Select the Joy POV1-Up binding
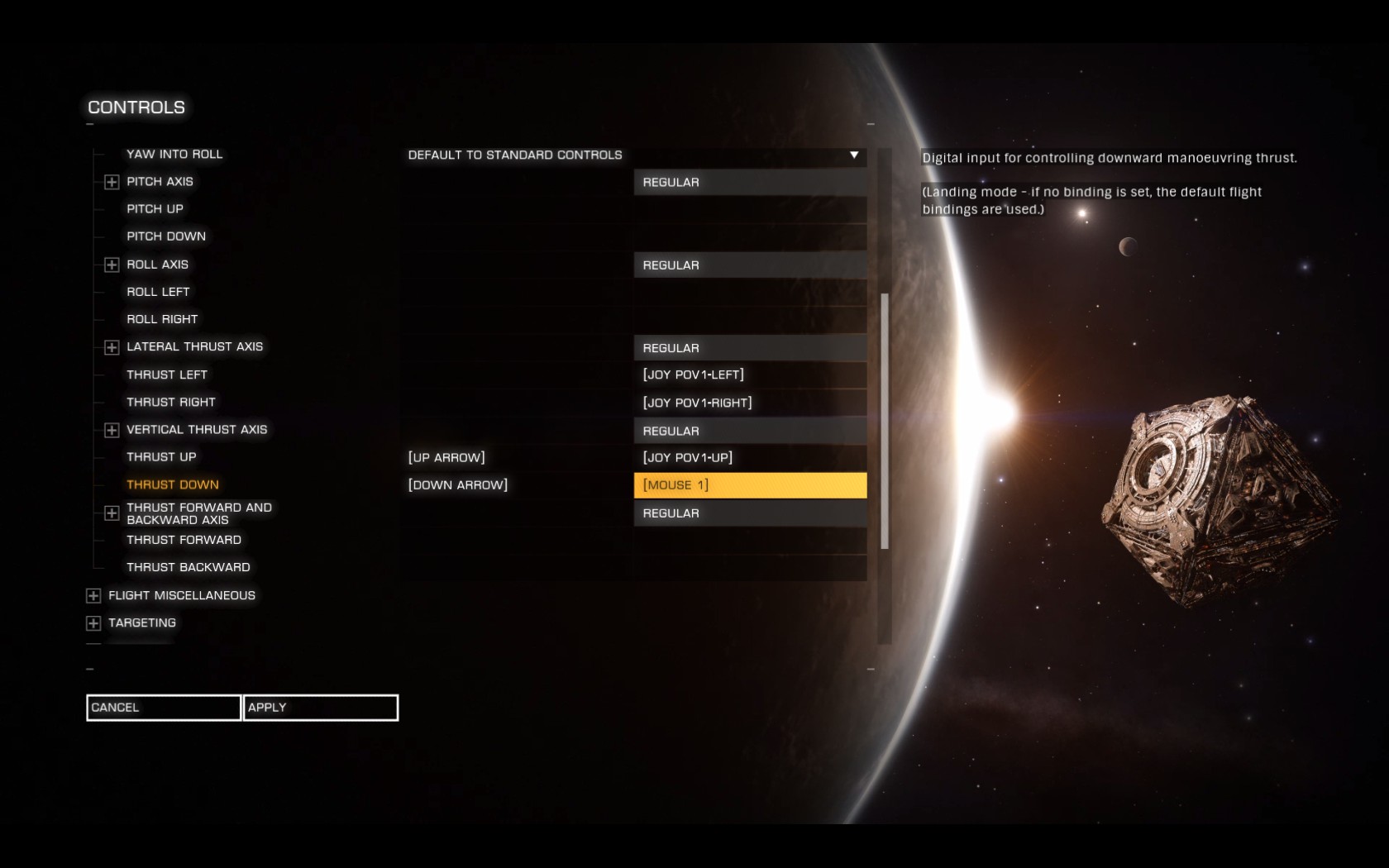The image size is (1389, 868). click(750, 457)
